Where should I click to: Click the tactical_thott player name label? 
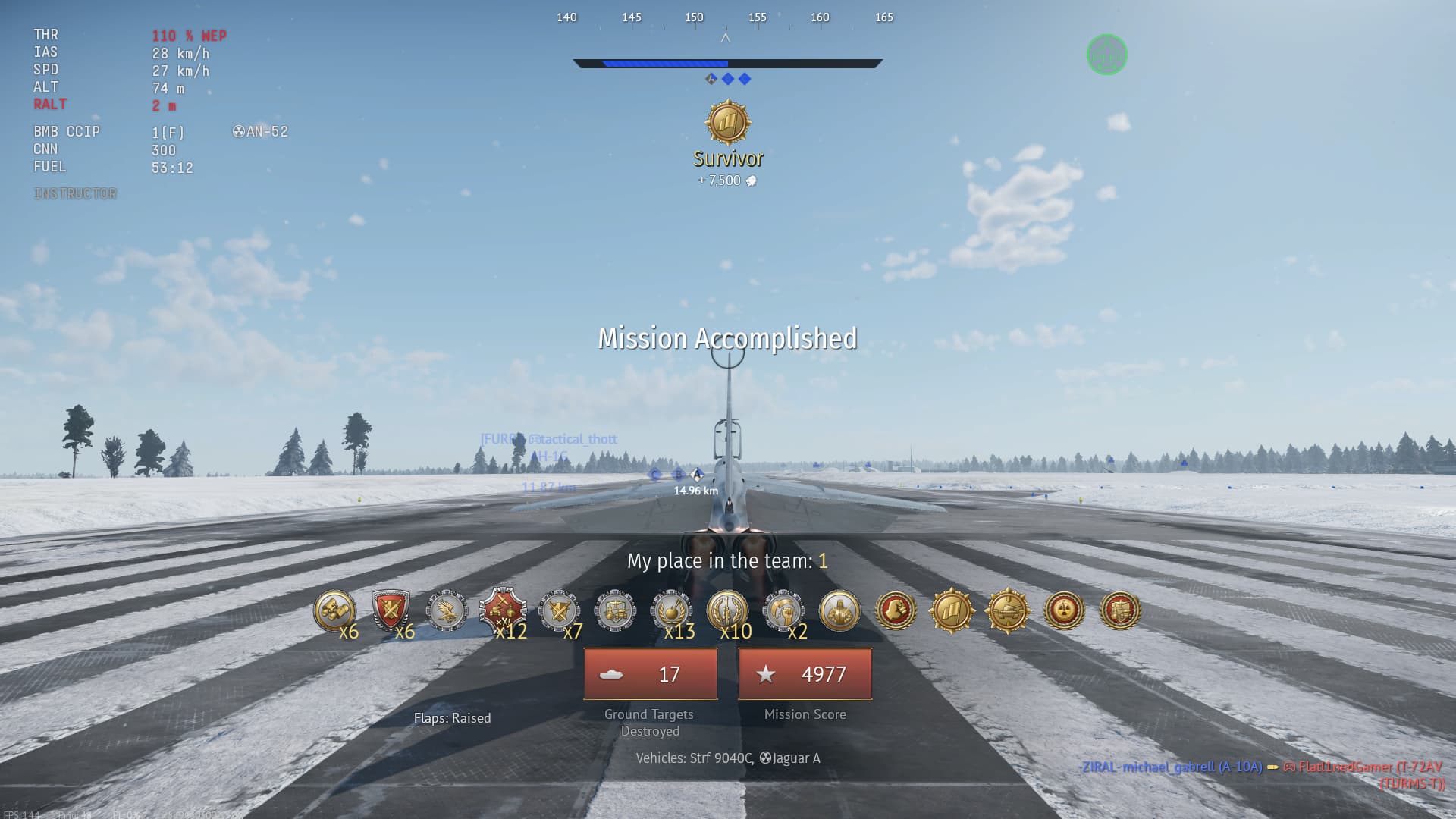[573, 438]
